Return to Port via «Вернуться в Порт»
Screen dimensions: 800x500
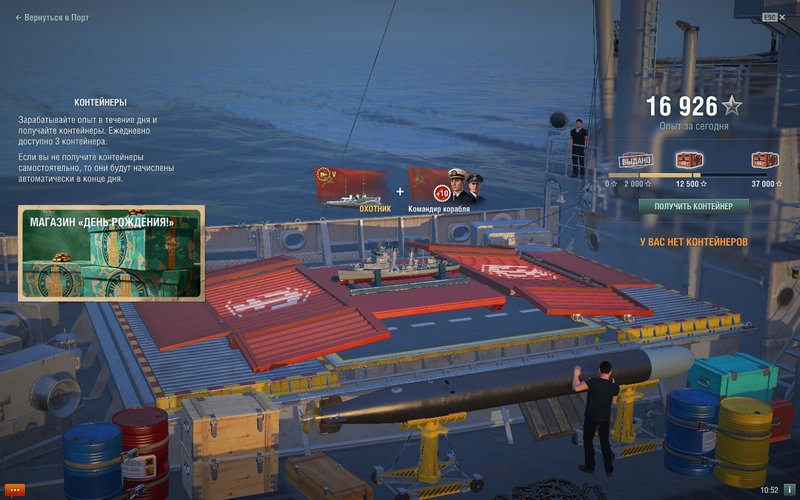(52, 17)
